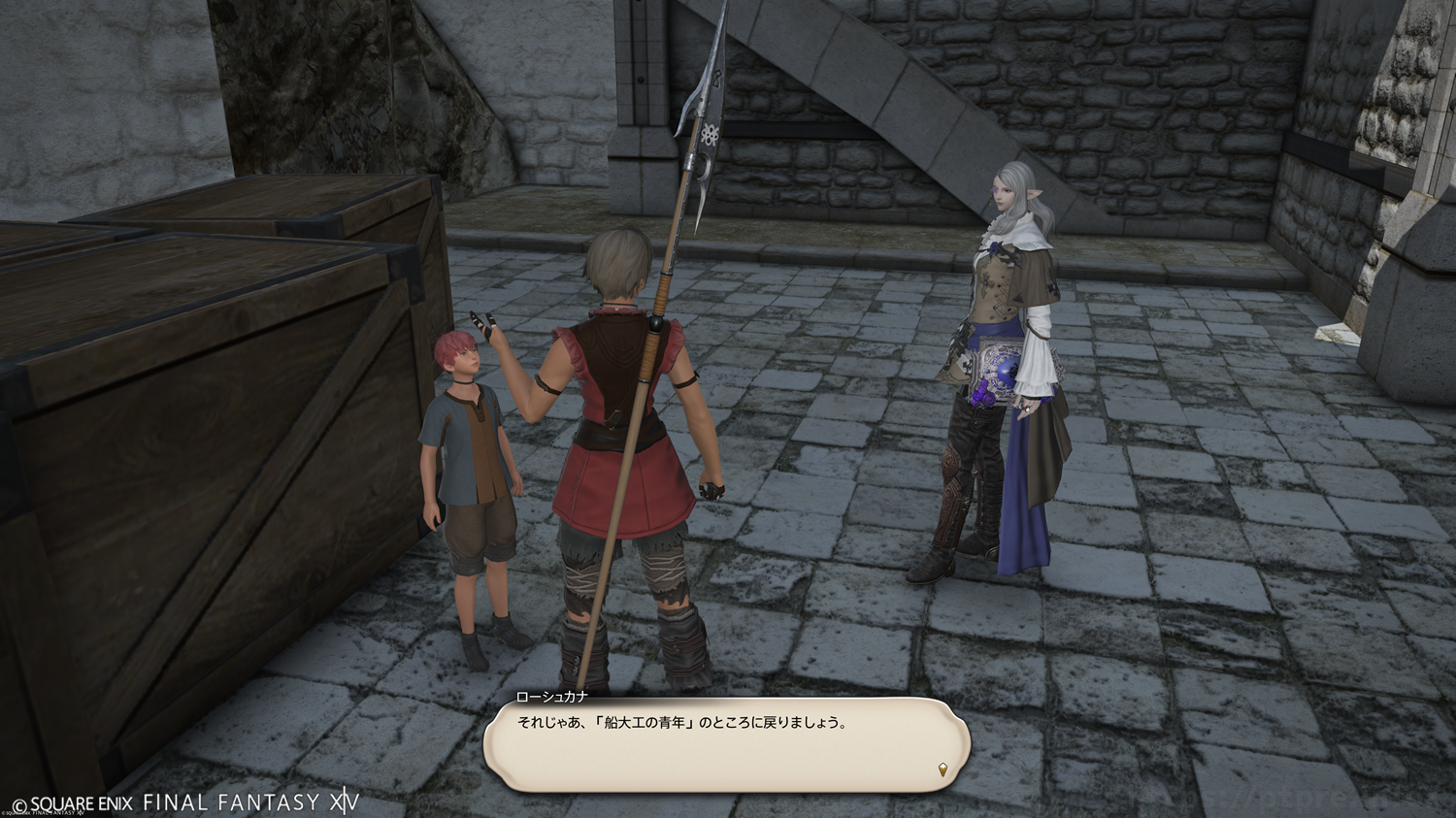This screenshot has width=1456, height=818.
Task: Click the yellow dialogue advance marker
Action: pos(943,770)
